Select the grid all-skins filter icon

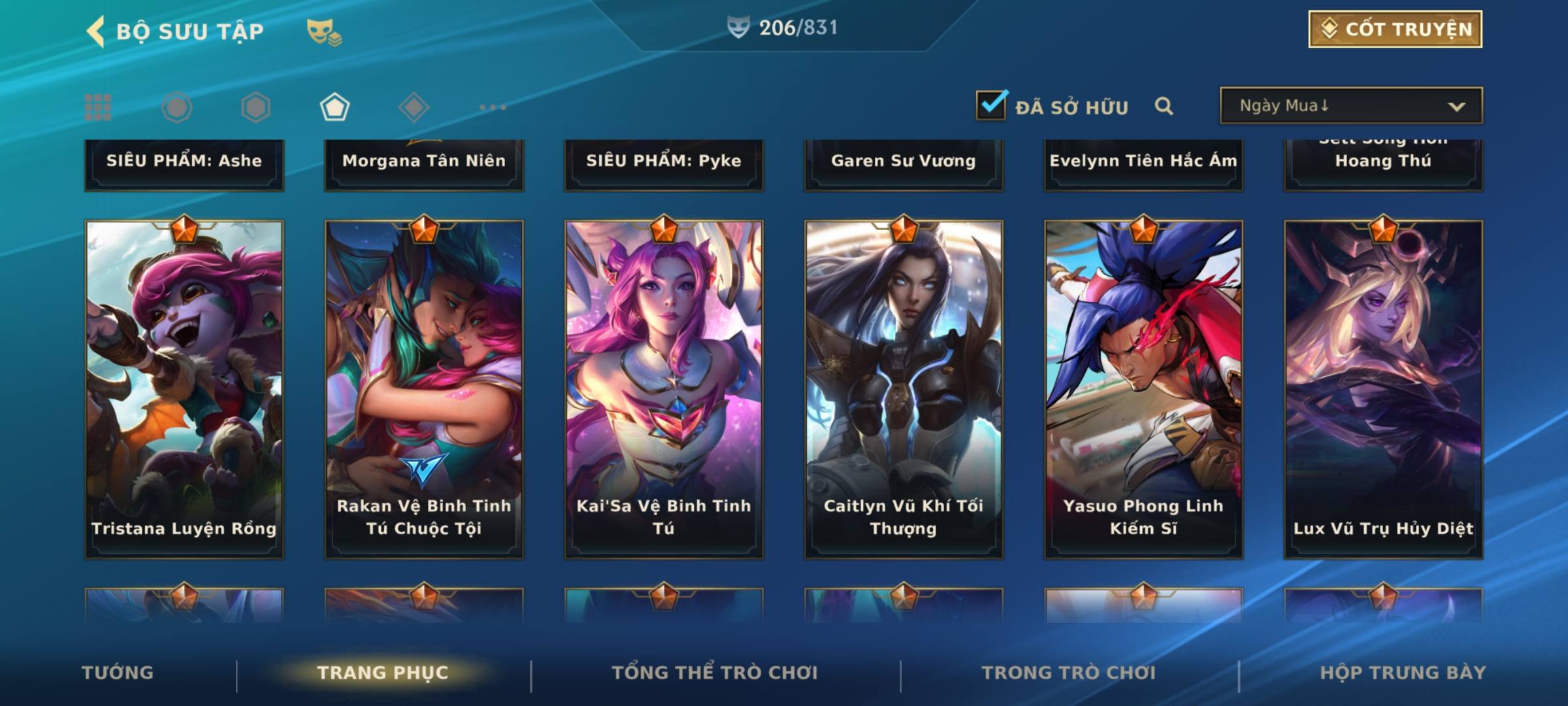(x=98, y=107)
